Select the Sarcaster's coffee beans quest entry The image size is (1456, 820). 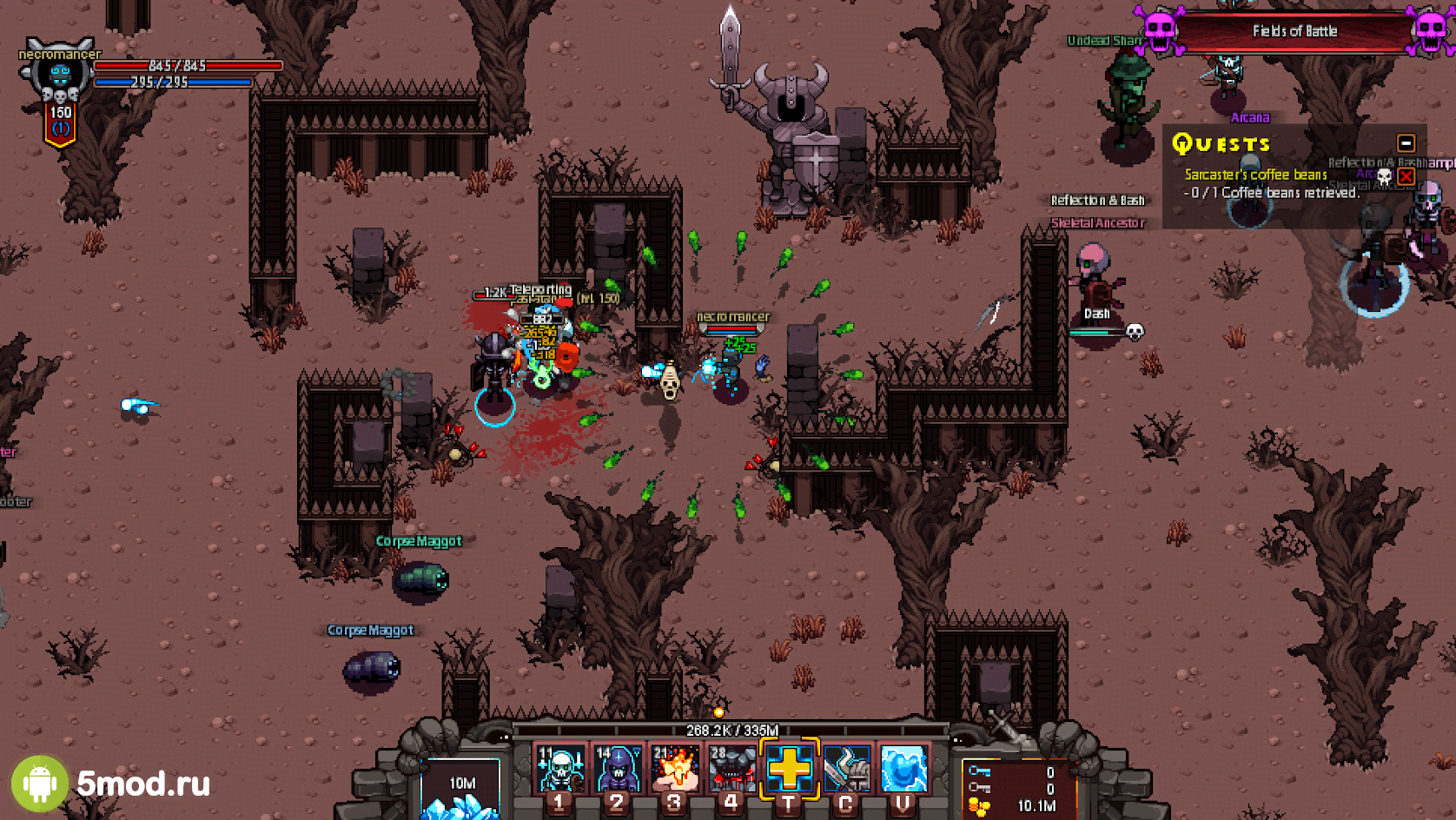(1255, 175)
